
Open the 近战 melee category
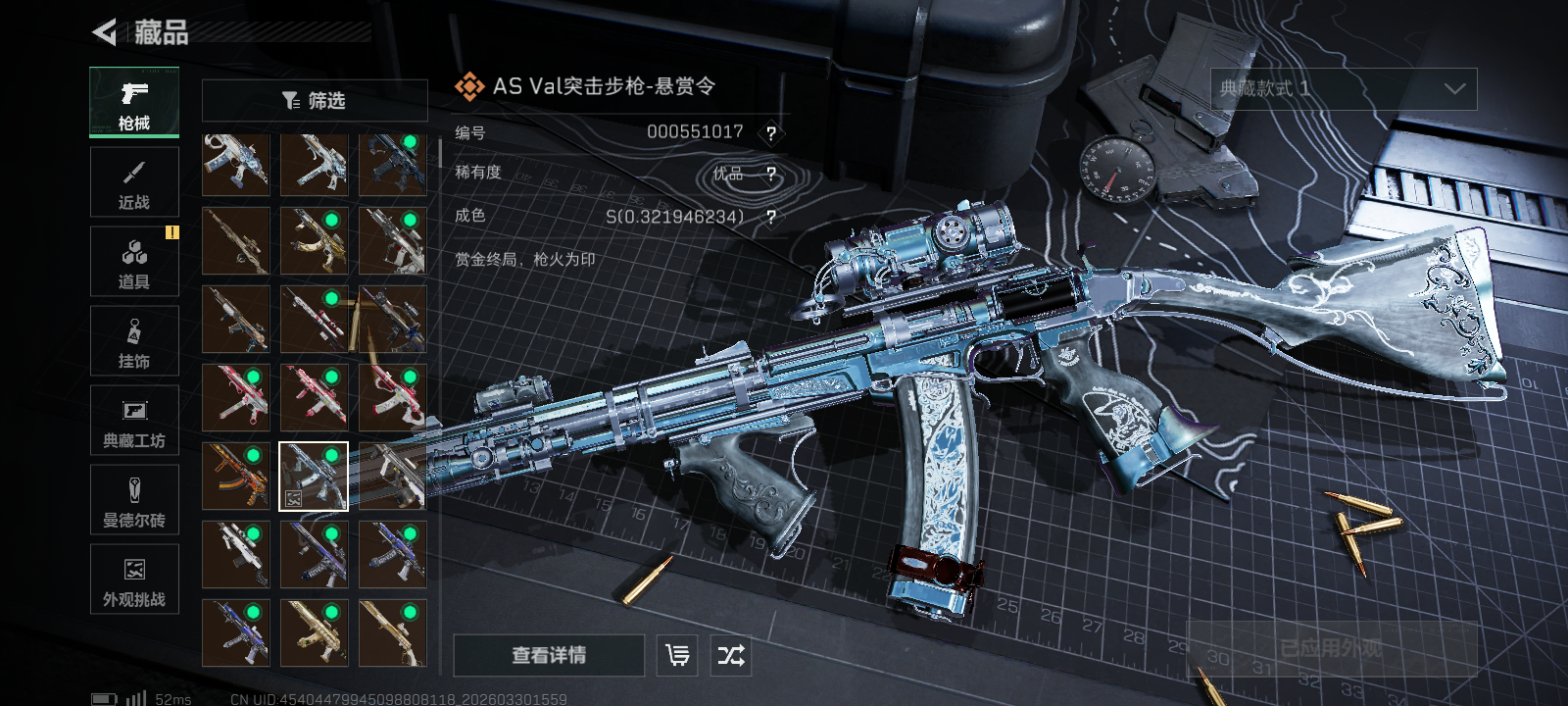(x=134, y=182)
